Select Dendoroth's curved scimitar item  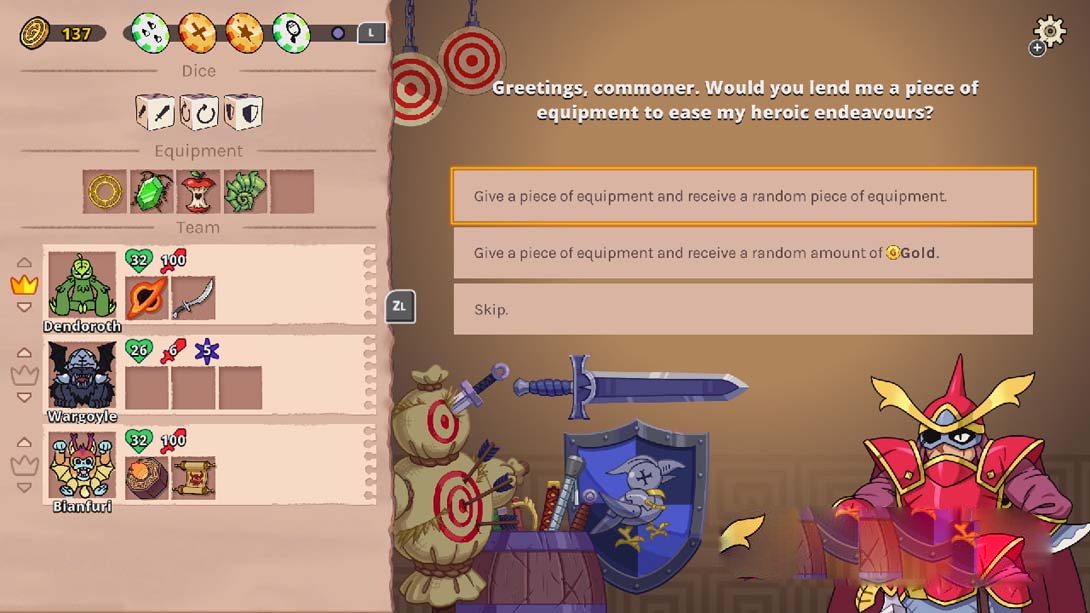point(193,298)
